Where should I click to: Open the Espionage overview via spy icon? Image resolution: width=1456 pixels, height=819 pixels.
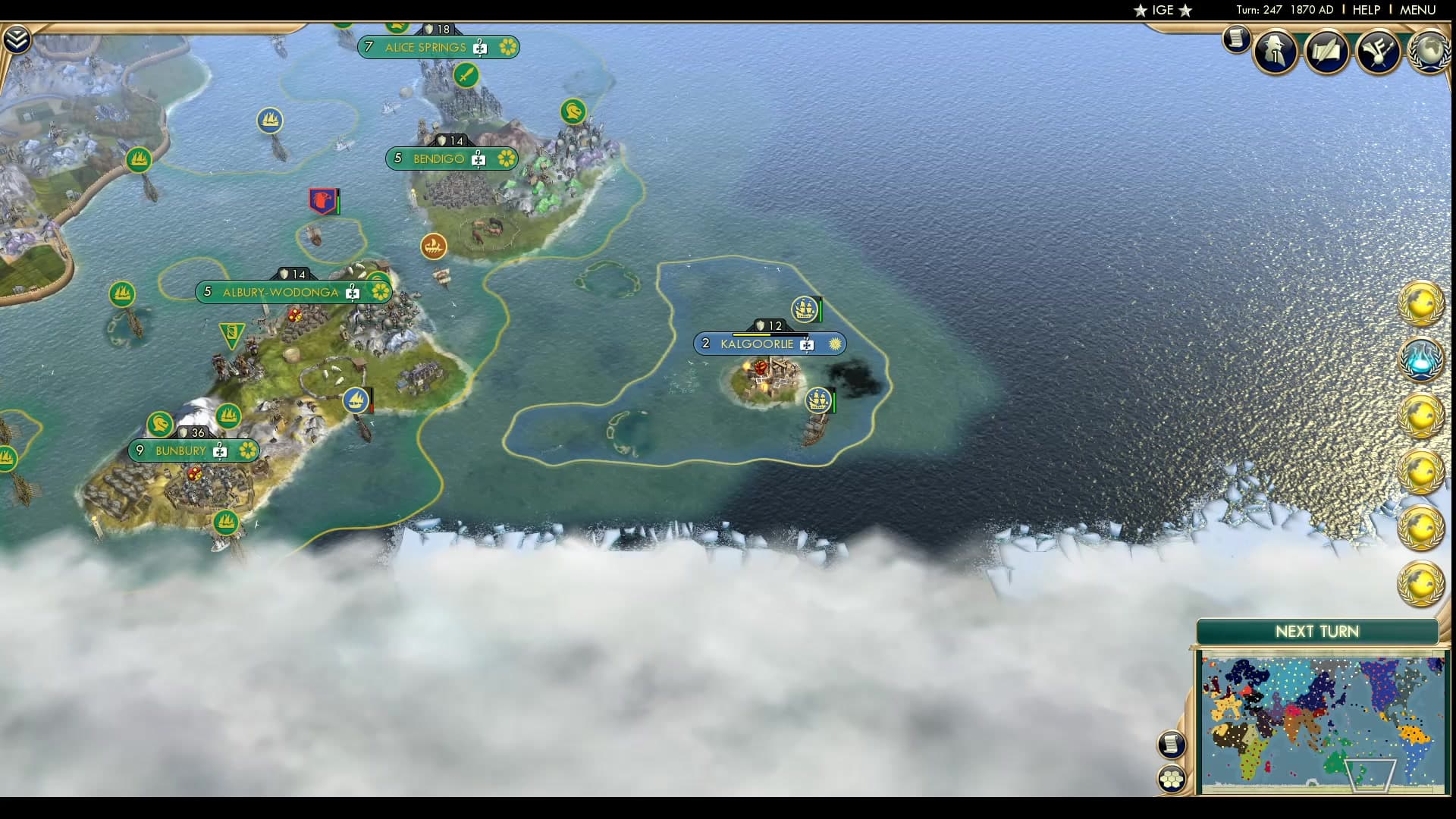[x=1274, y=50]
